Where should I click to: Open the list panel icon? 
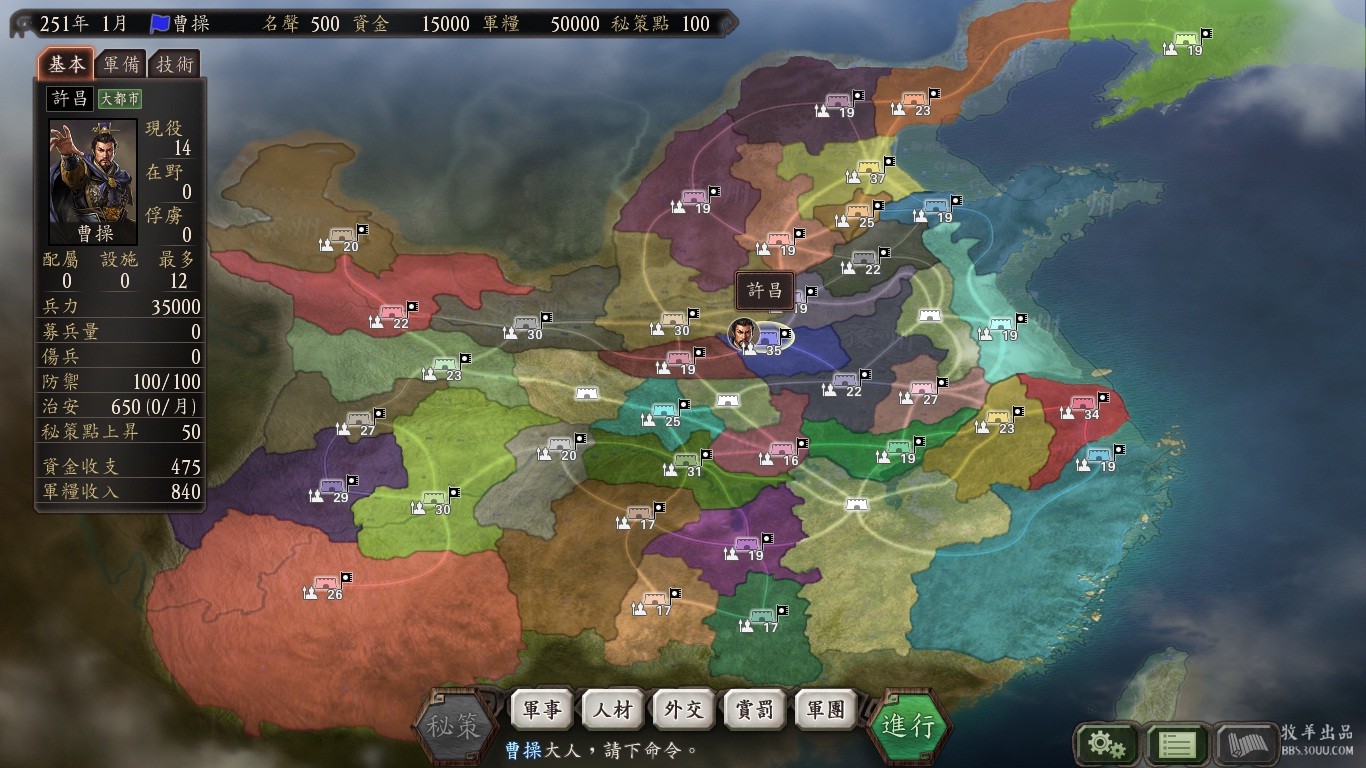(x=1176, y=743)
